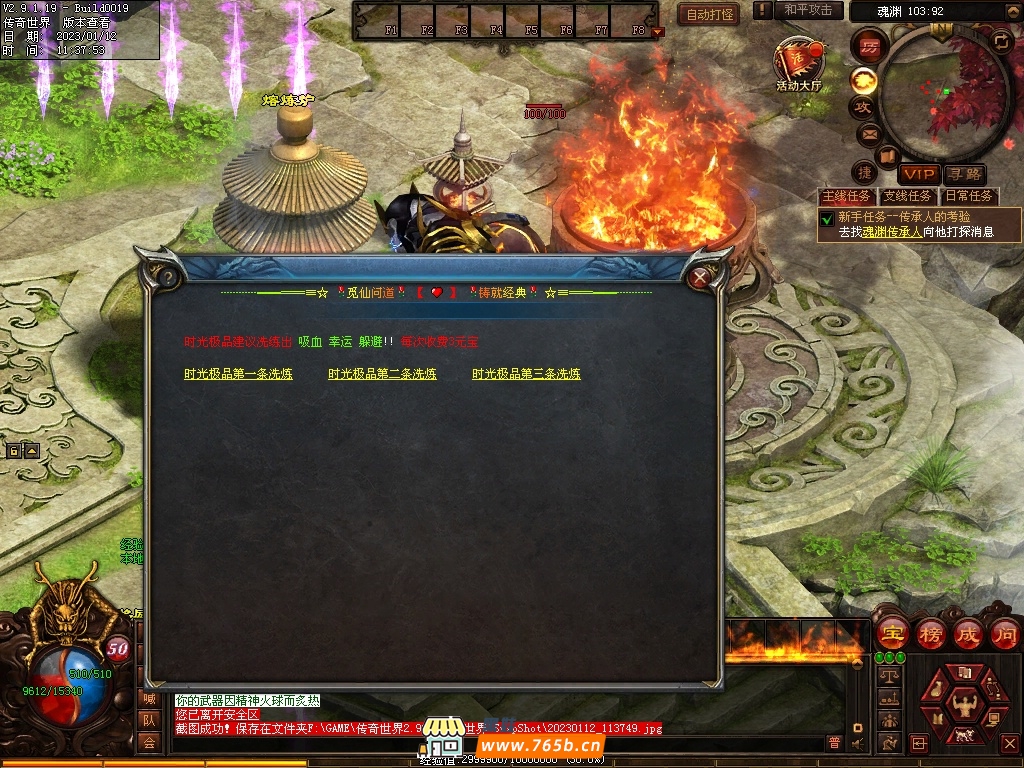Select 时光极品第一条洗炼 option
The image size is (1024, 768).
238,374
